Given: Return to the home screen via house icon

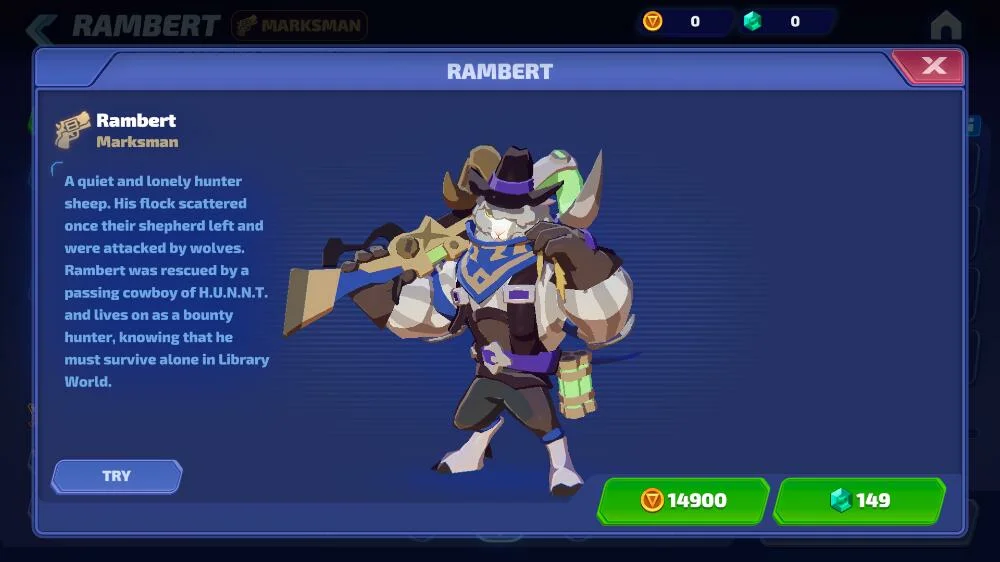Looking at the screenshot, I should tap(945, 25).
